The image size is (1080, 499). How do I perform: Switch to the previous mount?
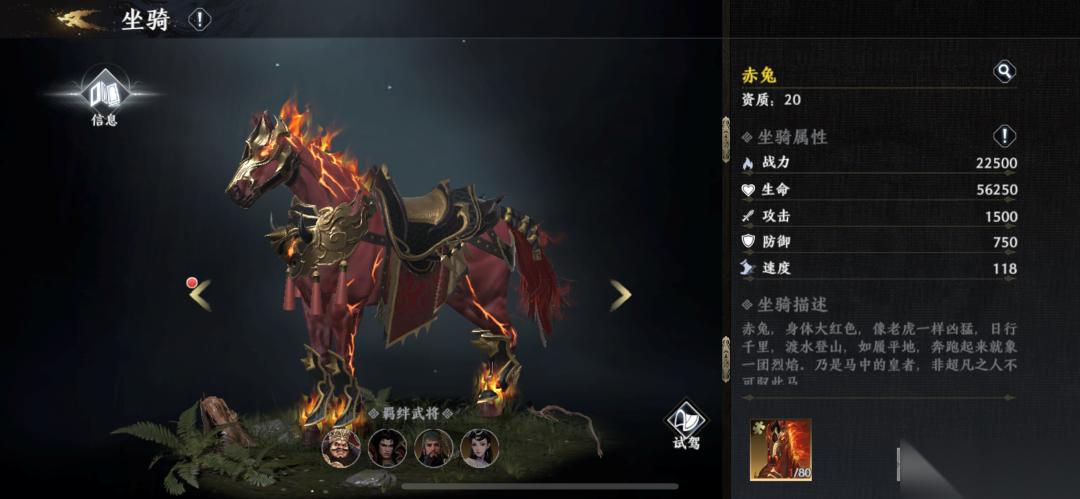200,294
